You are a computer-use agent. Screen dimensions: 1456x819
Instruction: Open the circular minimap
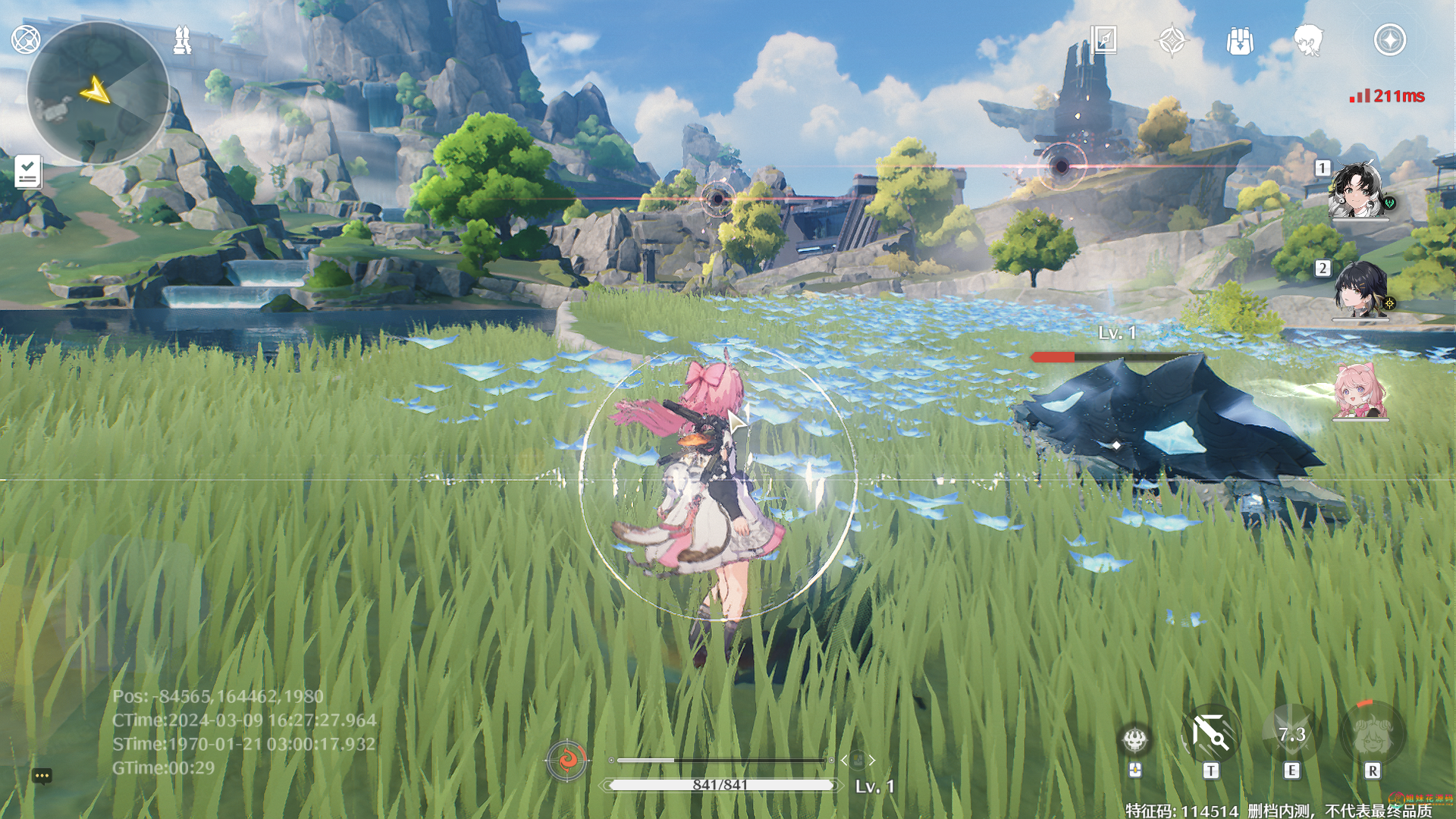click(x=98, y=93)
